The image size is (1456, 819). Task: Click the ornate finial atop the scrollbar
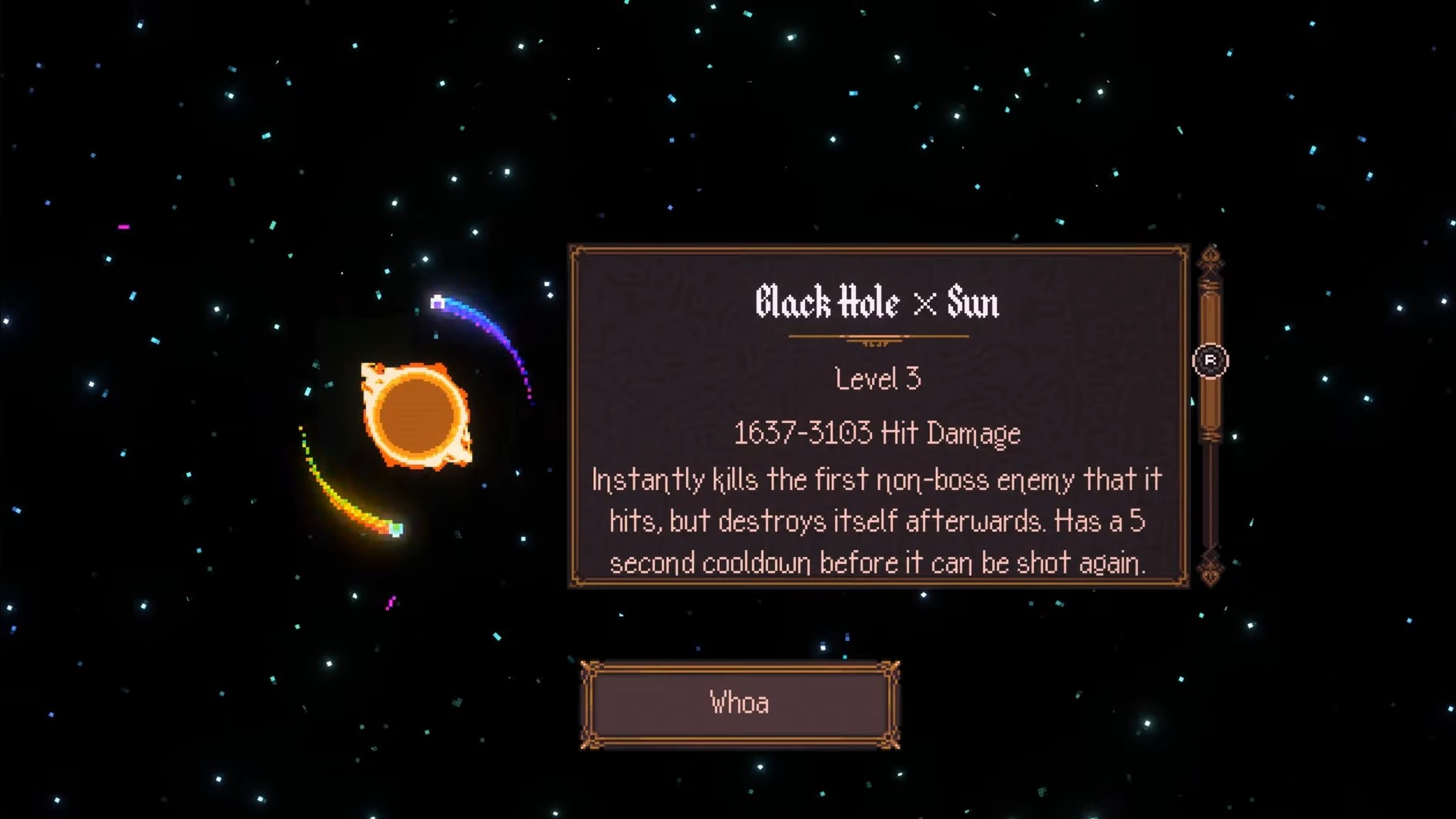[1209, 254]
